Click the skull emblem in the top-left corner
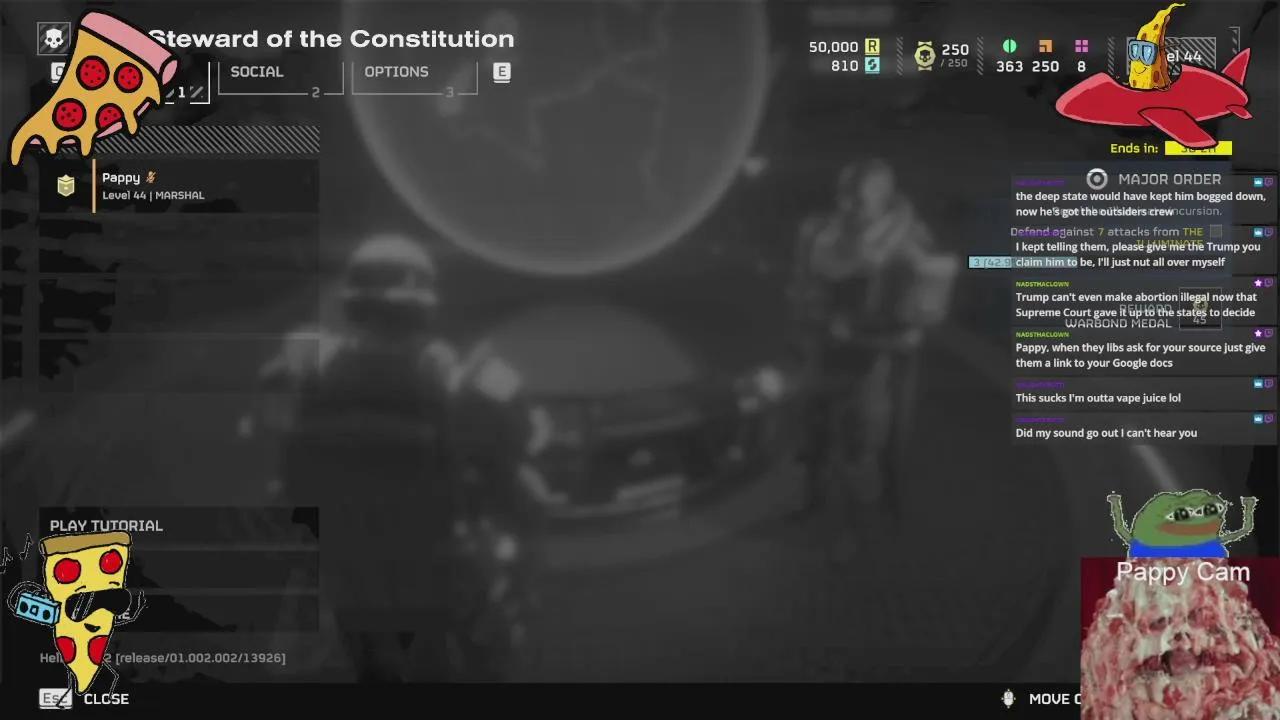The image size is (1280, 720). tap(54, 38)
